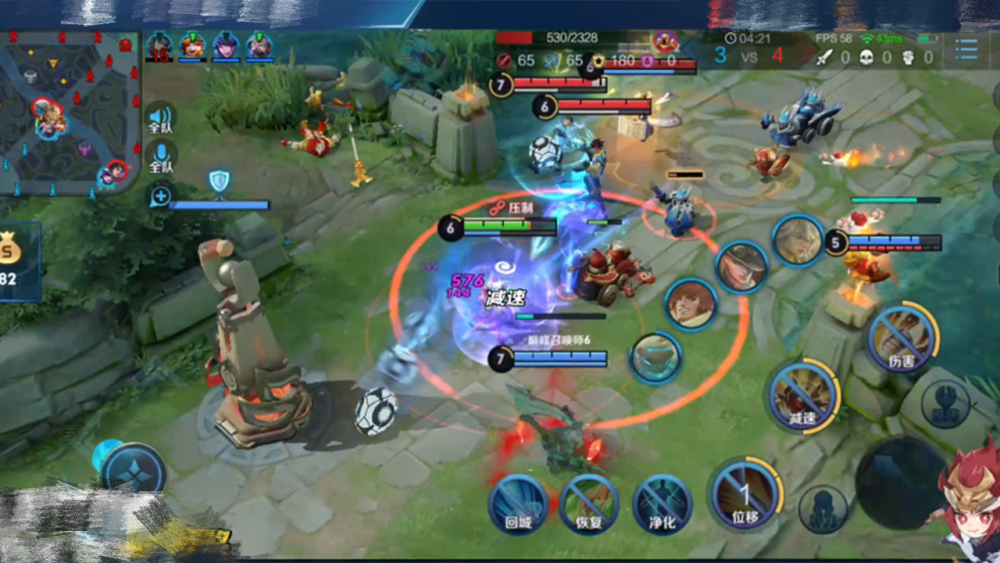
Task: Cast the 减速 slow skill
Action: click(803, 397)
